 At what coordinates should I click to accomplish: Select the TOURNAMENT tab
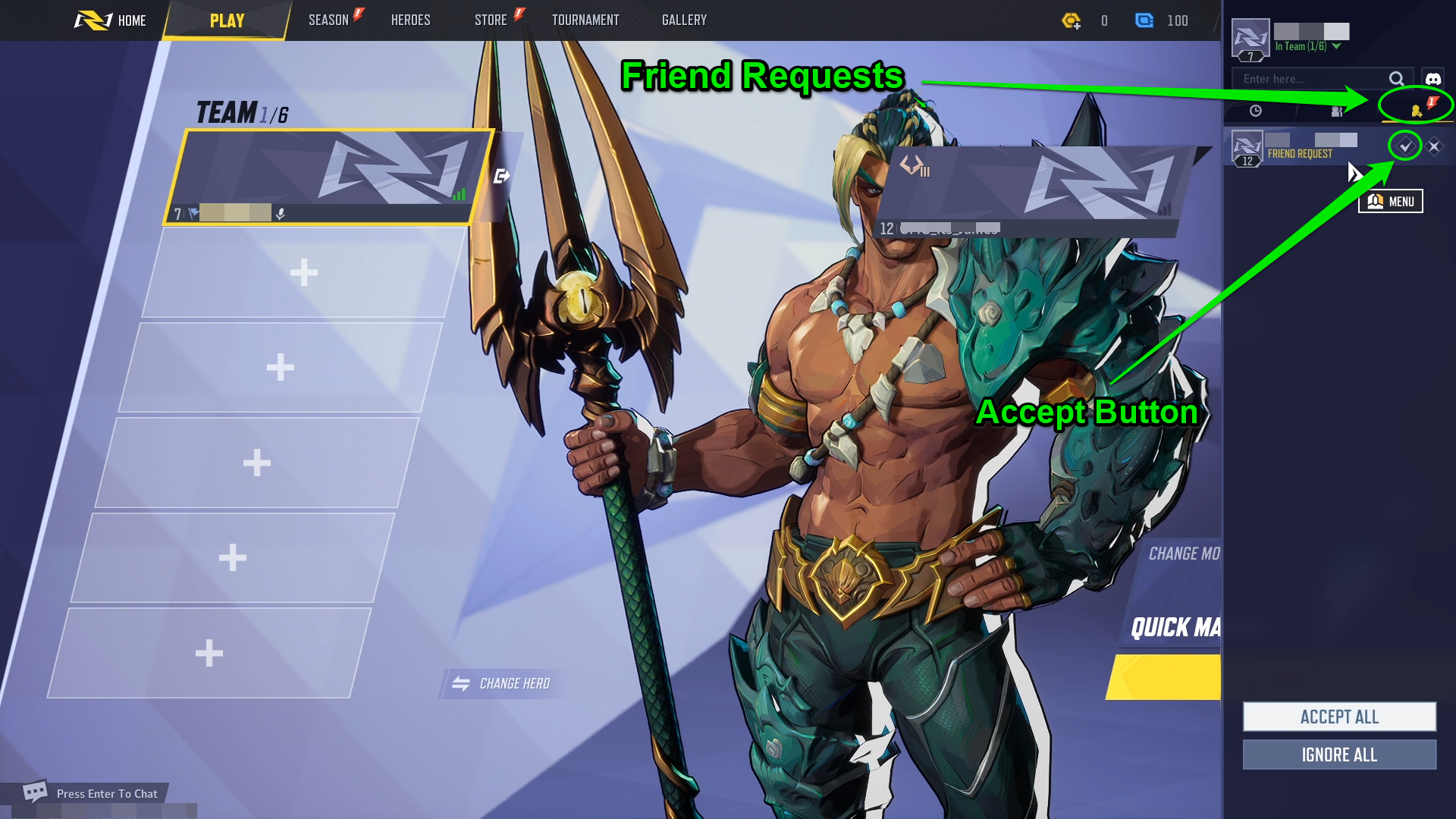(x=585, y=20)
